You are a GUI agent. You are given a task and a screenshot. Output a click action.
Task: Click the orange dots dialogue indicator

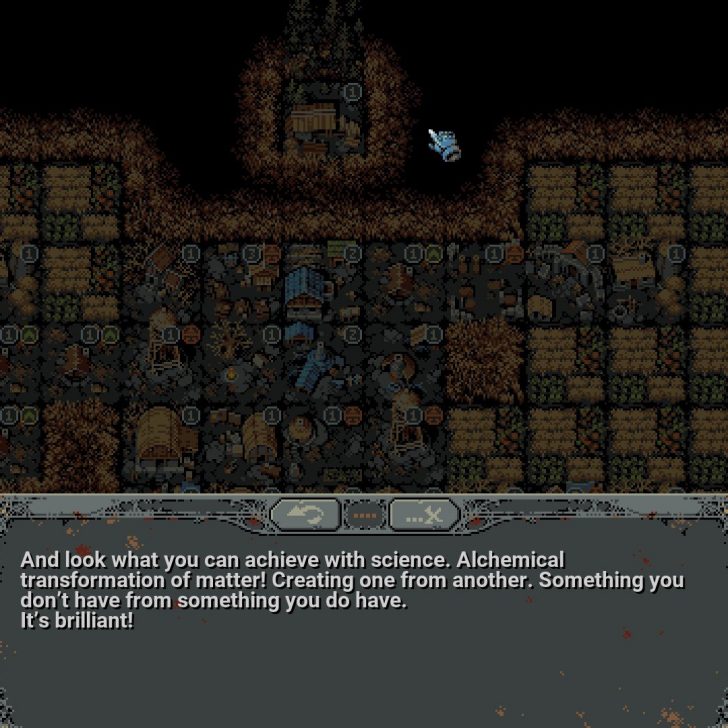coord(365,516)
